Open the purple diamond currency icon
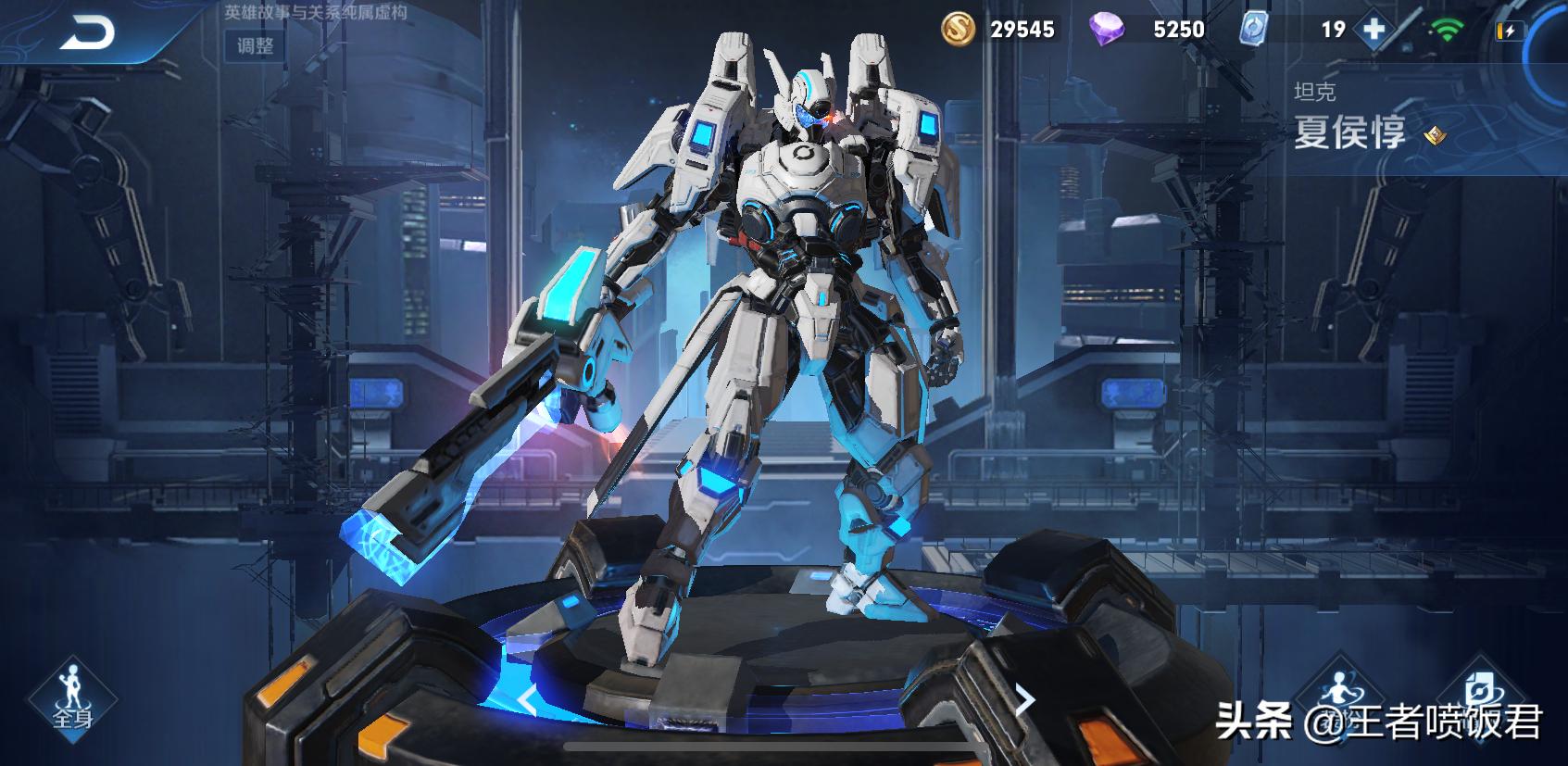The width and height of the screenshot is (1568, 766). point(1106,30)
